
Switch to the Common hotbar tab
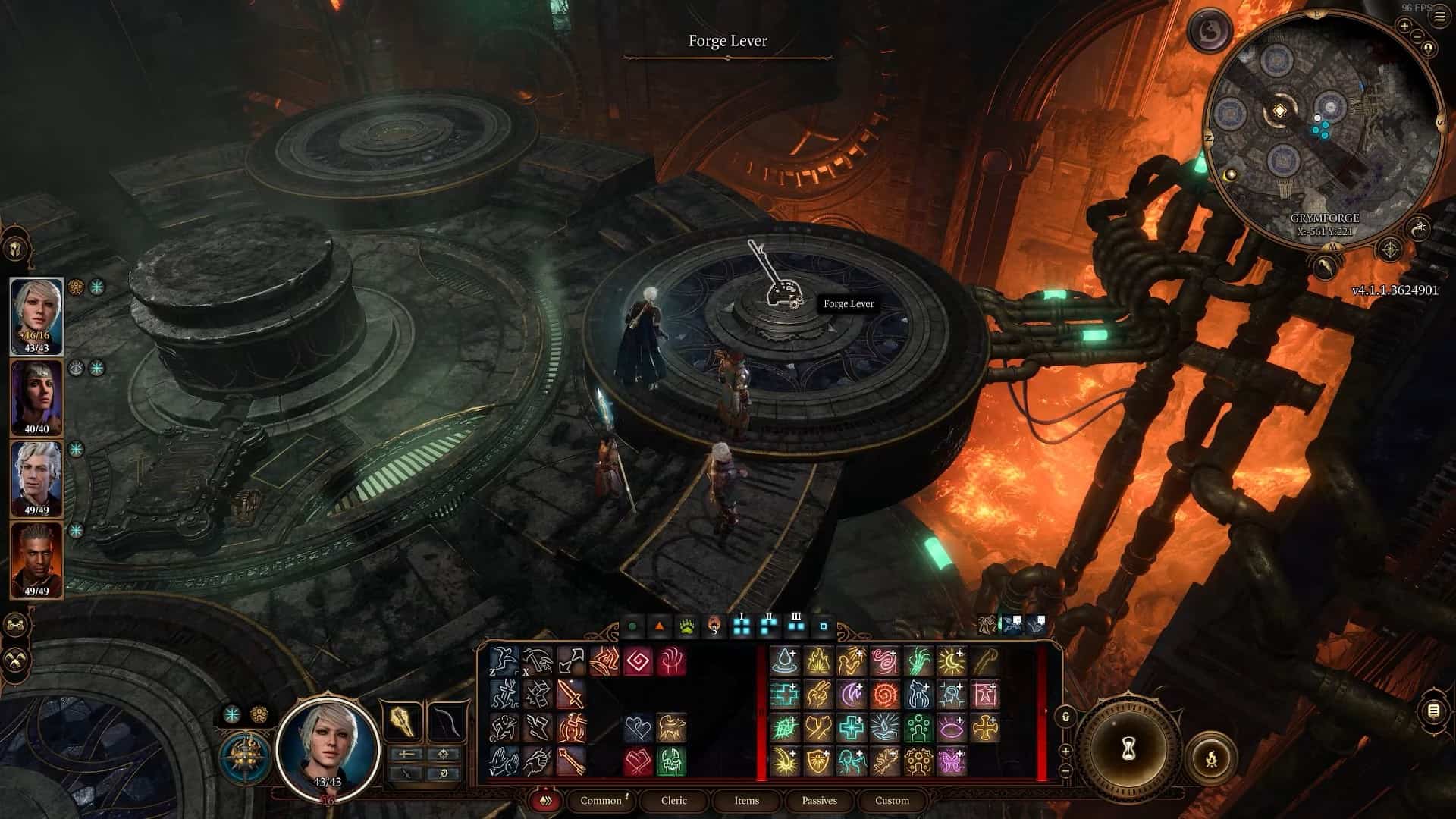(x=601, y=800)
